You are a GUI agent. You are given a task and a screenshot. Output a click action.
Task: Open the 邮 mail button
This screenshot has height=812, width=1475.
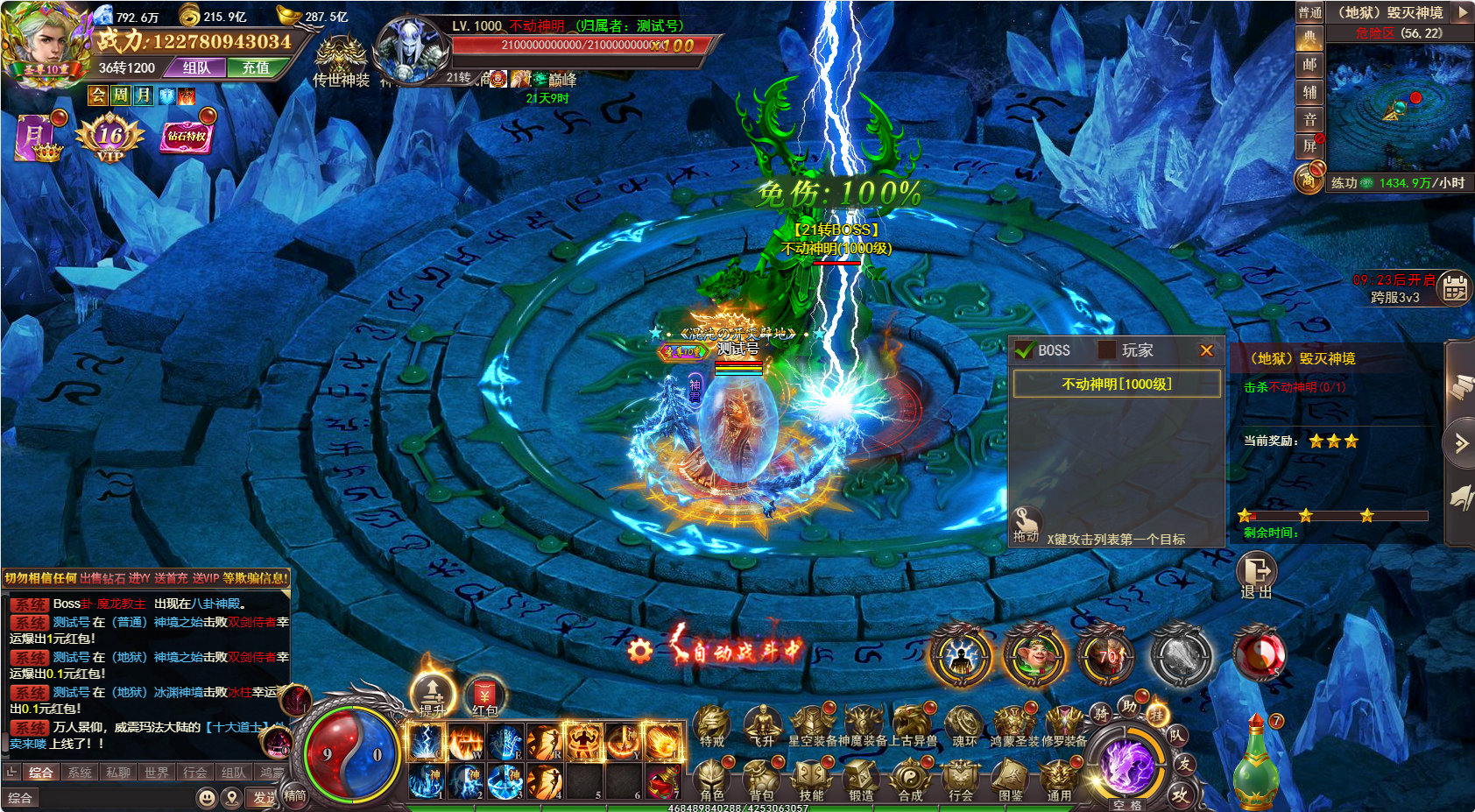coord(1309,65)
